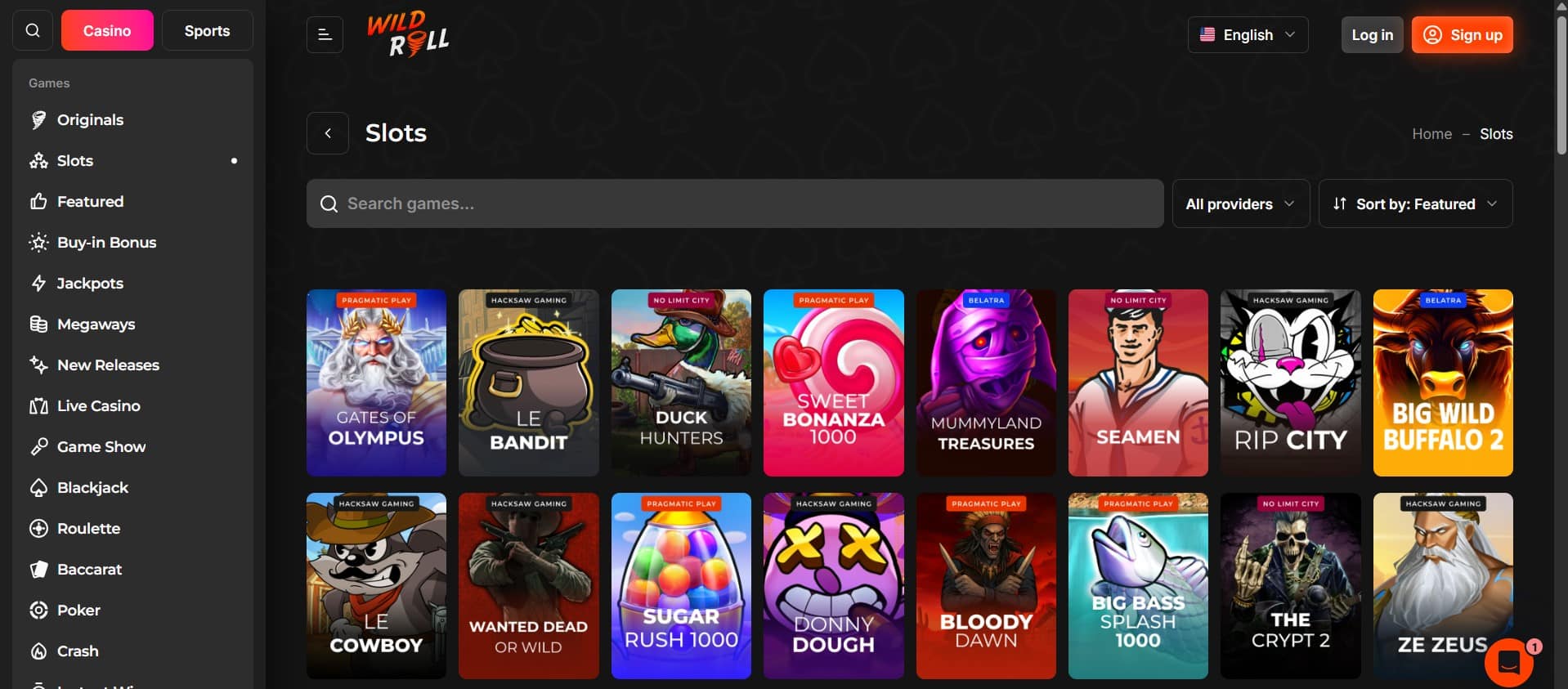Click into the Search games field
Image resolution: width=1568 pixels, height=689 pixels.
point(734,204)
